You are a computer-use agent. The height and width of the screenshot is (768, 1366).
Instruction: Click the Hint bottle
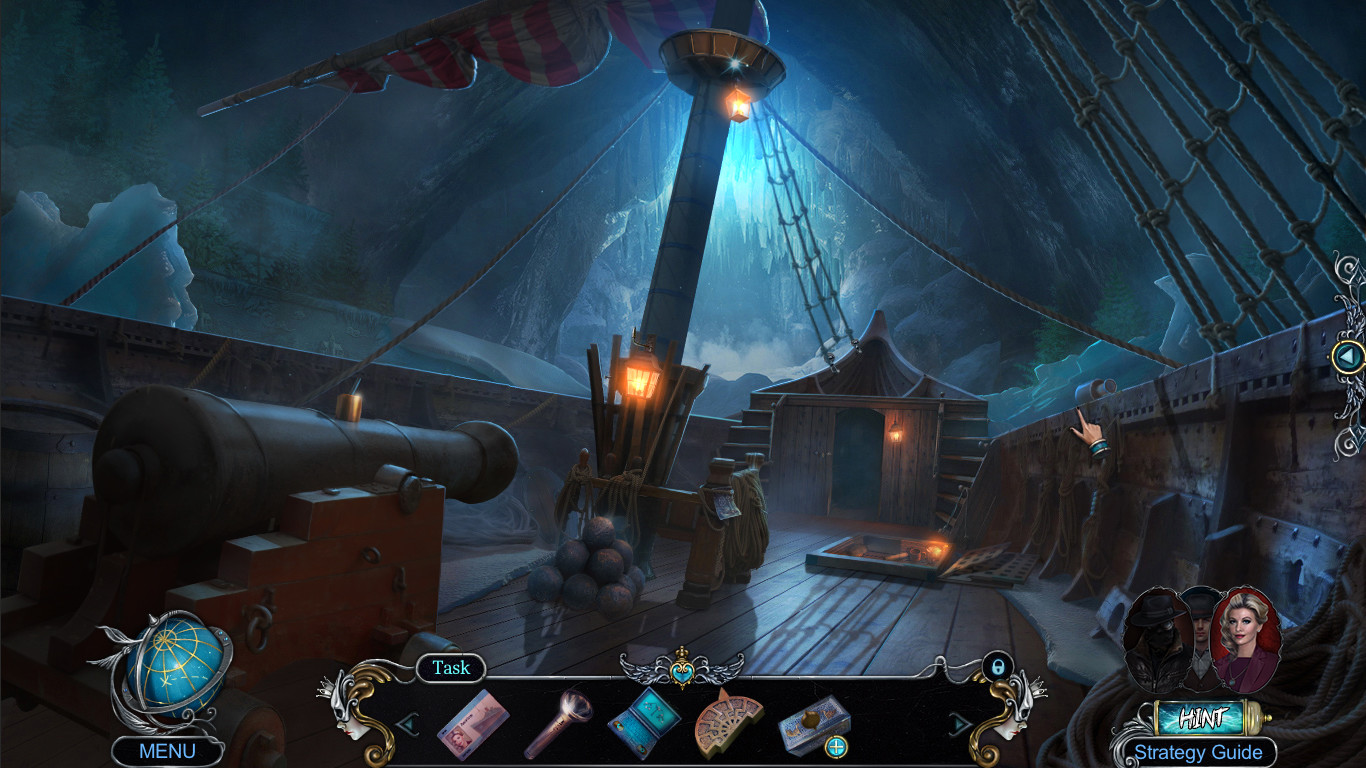coord(1202,716)
